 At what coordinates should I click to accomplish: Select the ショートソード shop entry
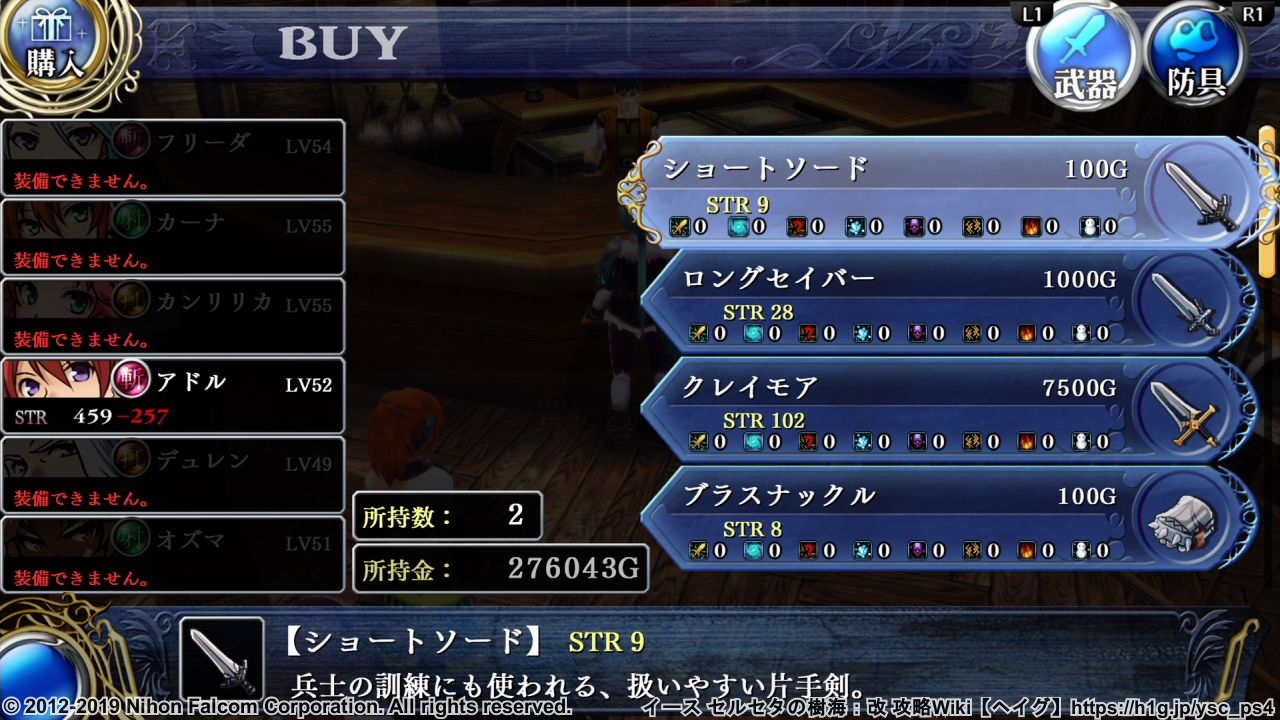coord(900,192)
